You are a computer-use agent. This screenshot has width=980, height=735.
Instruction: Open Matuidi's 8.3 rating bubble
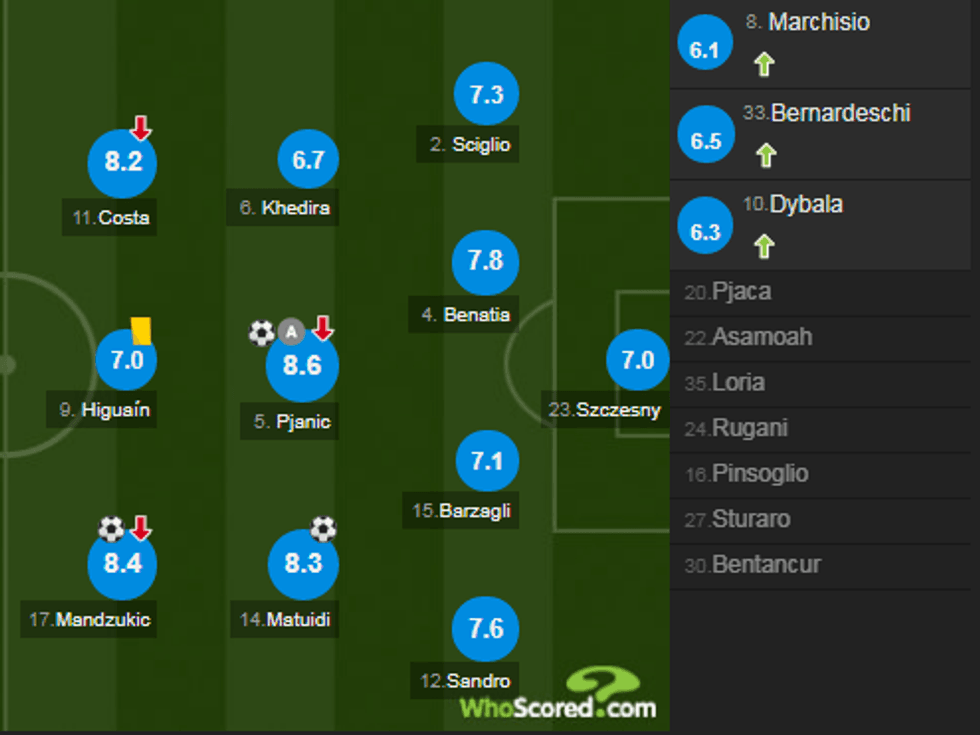pos(303,563)
